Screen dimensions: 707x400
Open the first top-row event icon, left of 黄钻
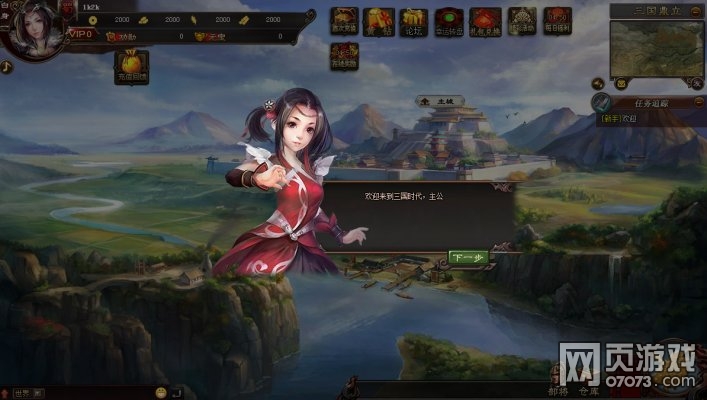pyautogui.click(x=344, y=21)
